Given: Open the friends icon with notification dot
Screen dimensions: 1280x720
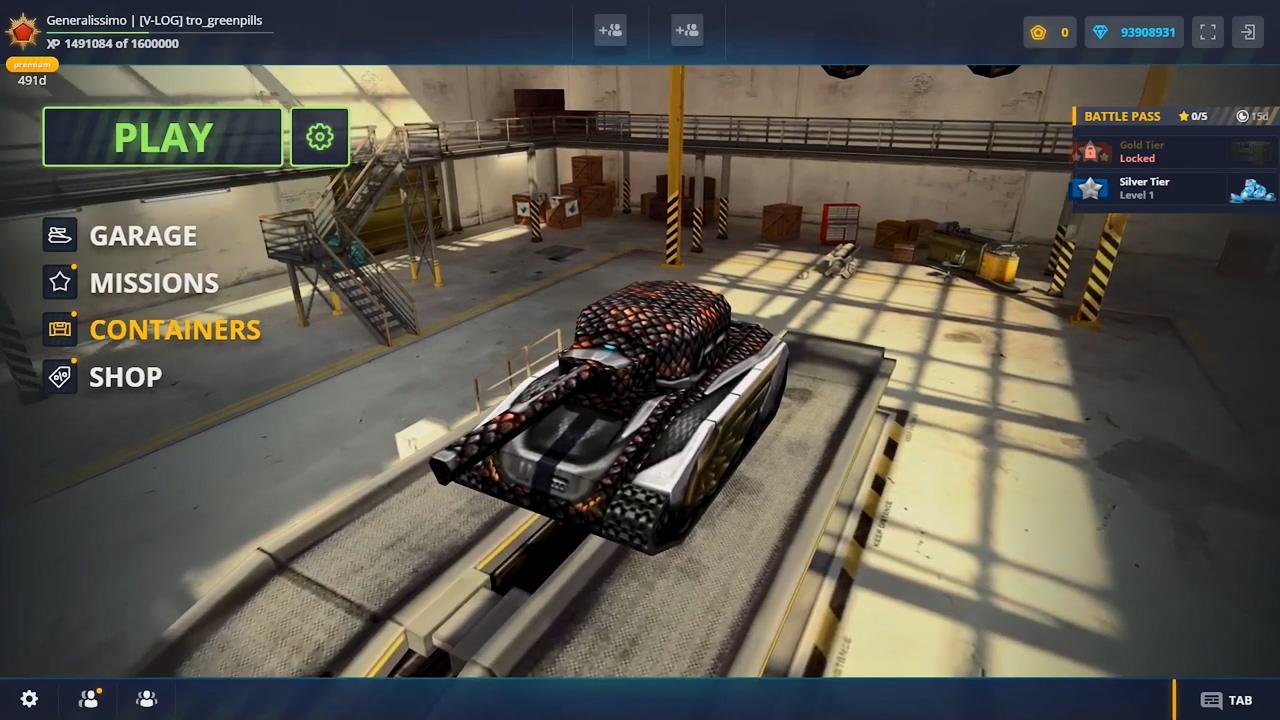Looking at the screenshot, I should click(89, 699).
